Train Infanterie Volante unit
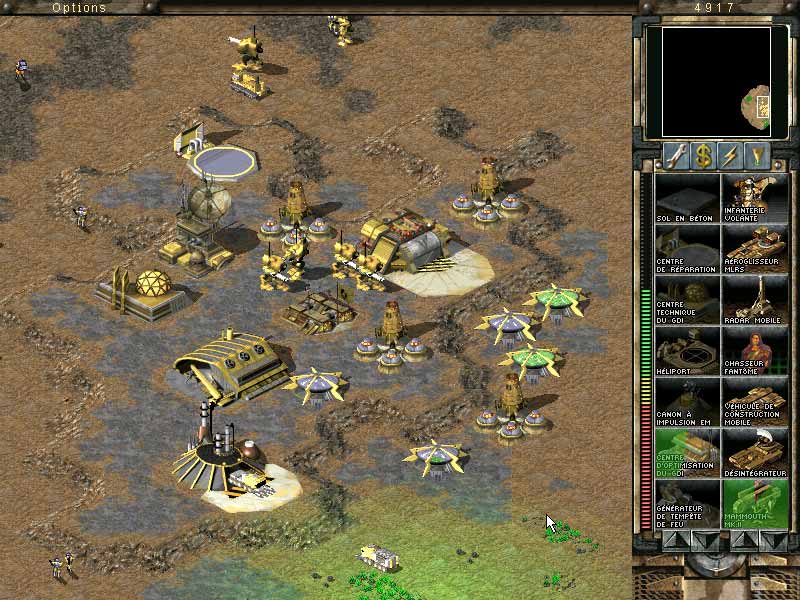The height and width of the screenshot is (600, 800). click(755, 198)
